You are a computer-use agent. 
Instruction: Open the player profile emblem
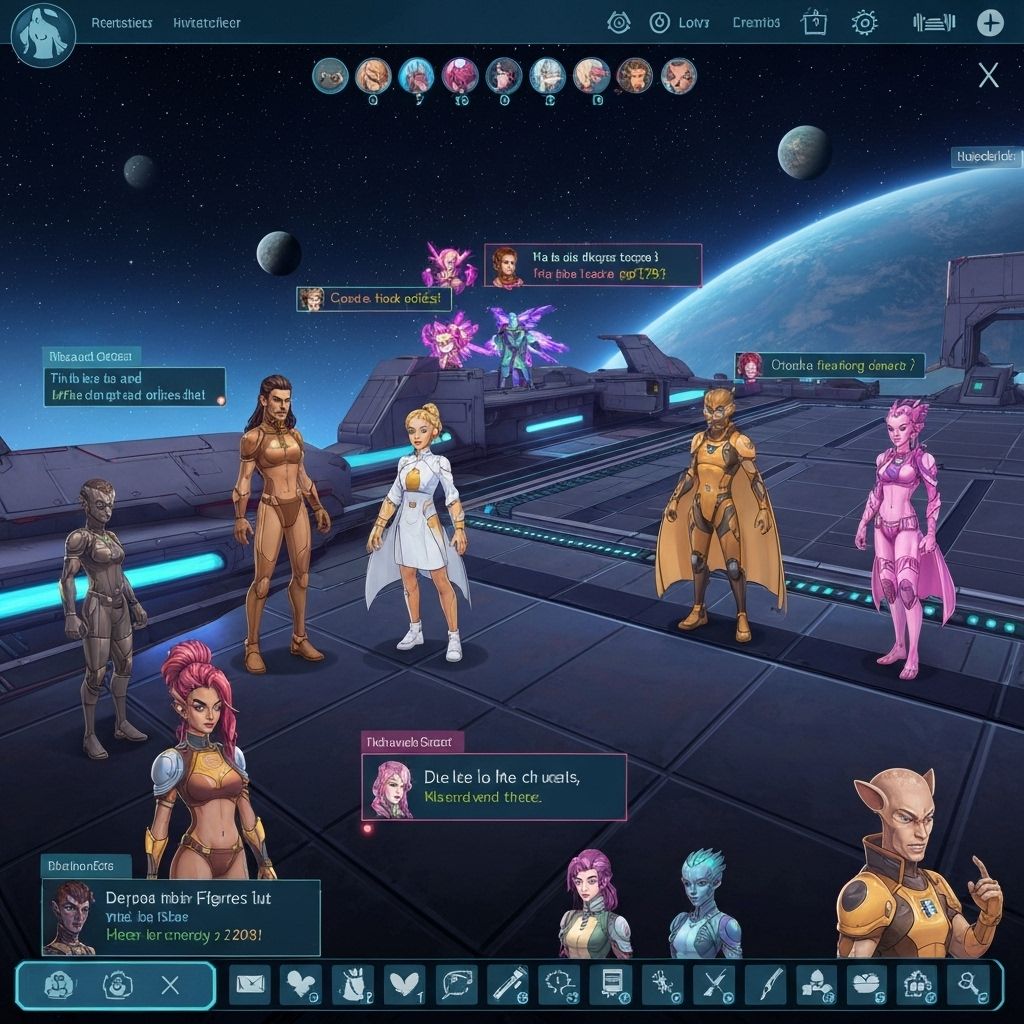click(x=43, y=36)
